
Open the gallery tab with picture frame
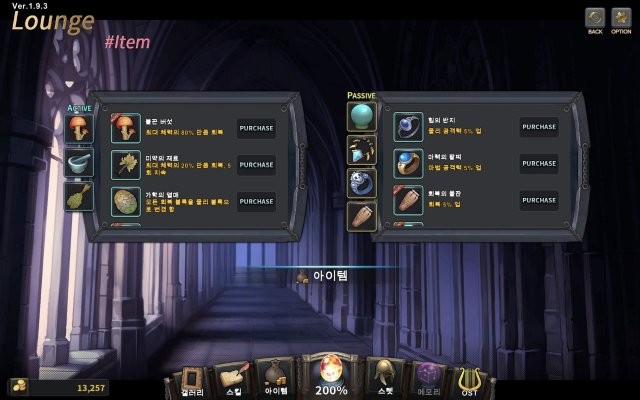(x=190, y=381)
